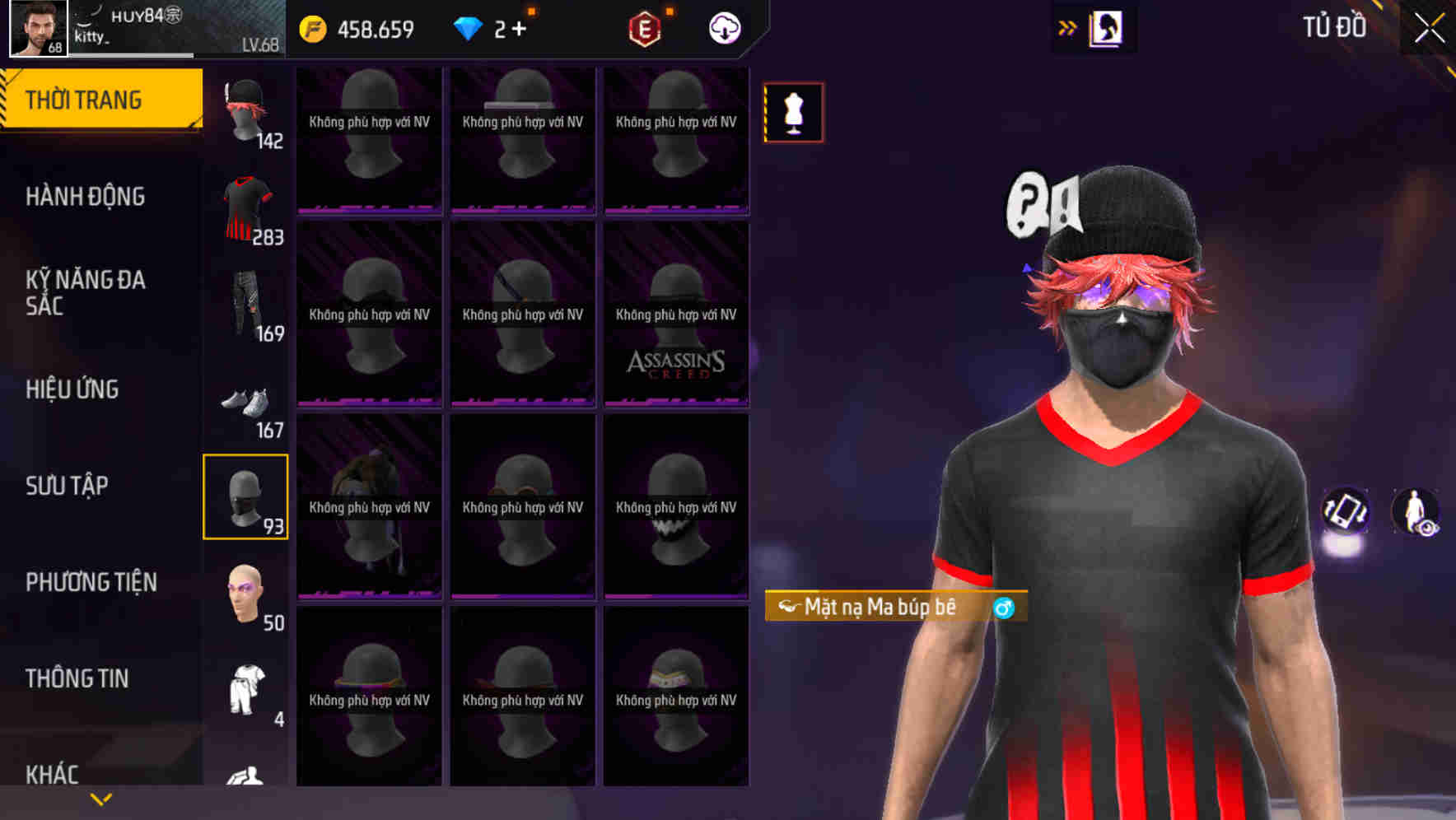This screenshot has height=820, width=1456.
Task: Click the cloud download icon
Action: point(724,28)
